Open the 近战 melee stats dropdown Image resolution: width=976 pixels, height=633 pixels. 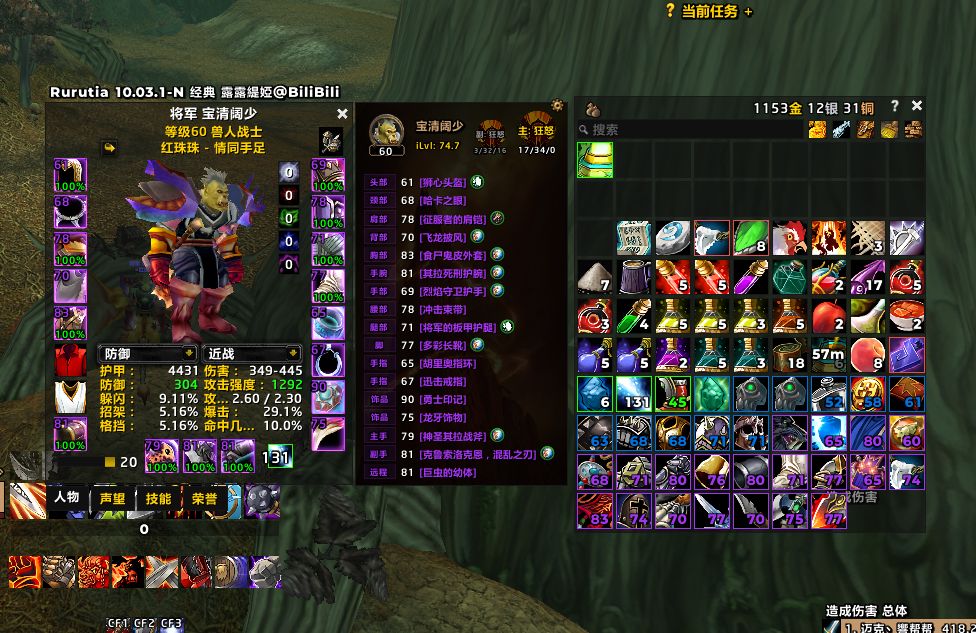(252, 353)
